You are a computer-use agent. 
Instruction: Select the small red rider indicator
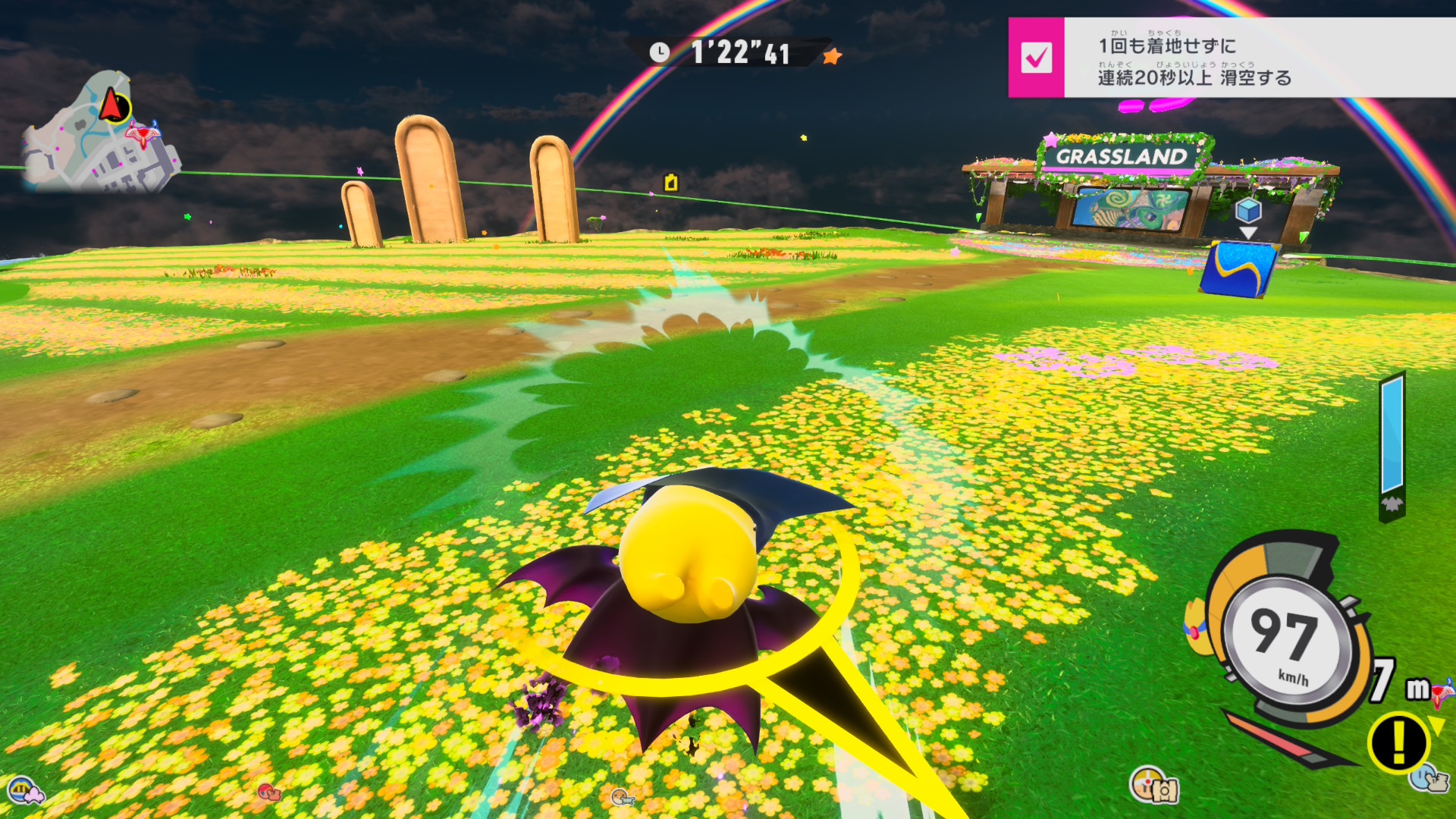(268, 792)
